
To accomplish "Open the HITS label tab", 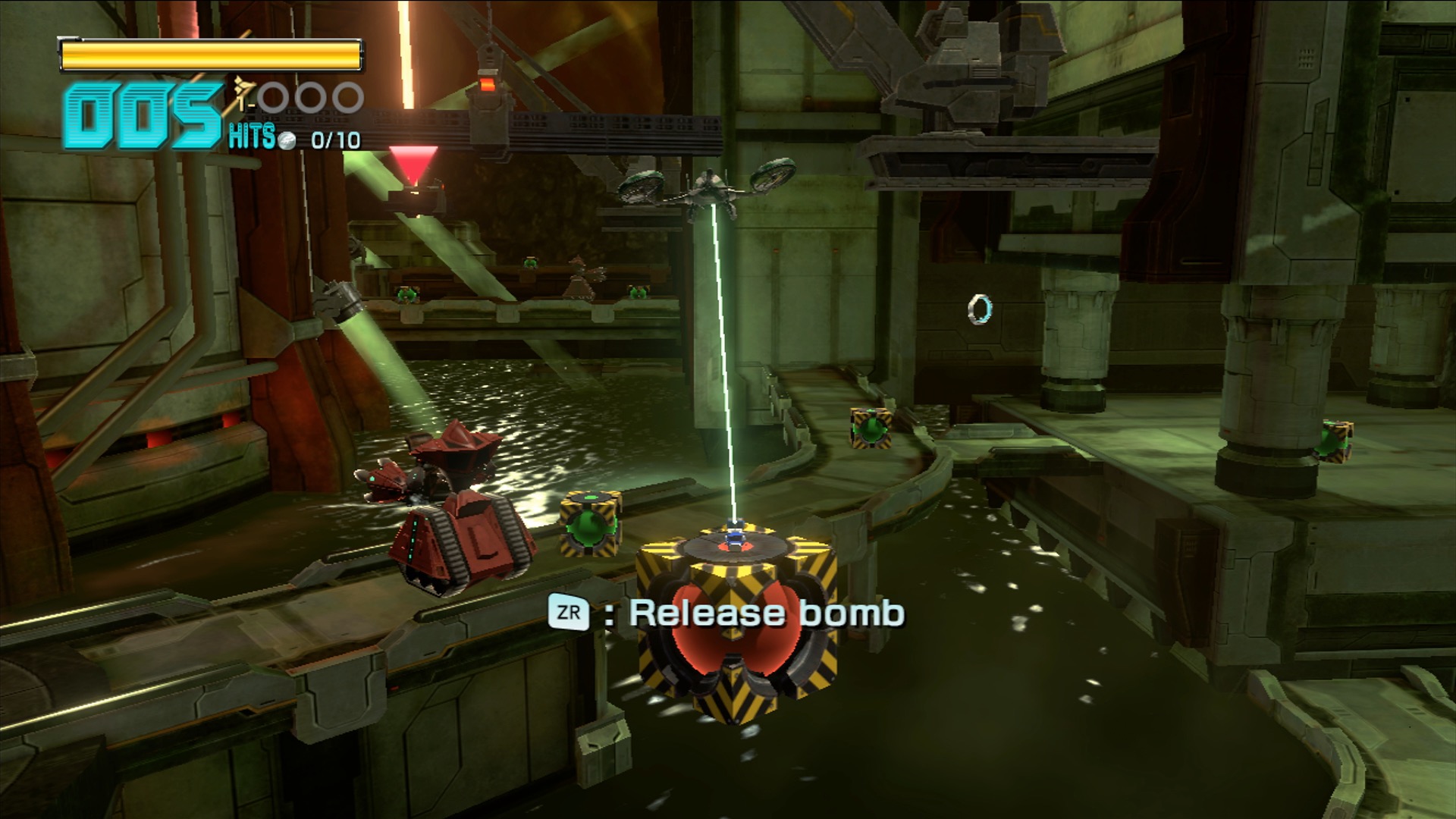I will [252, 136].
